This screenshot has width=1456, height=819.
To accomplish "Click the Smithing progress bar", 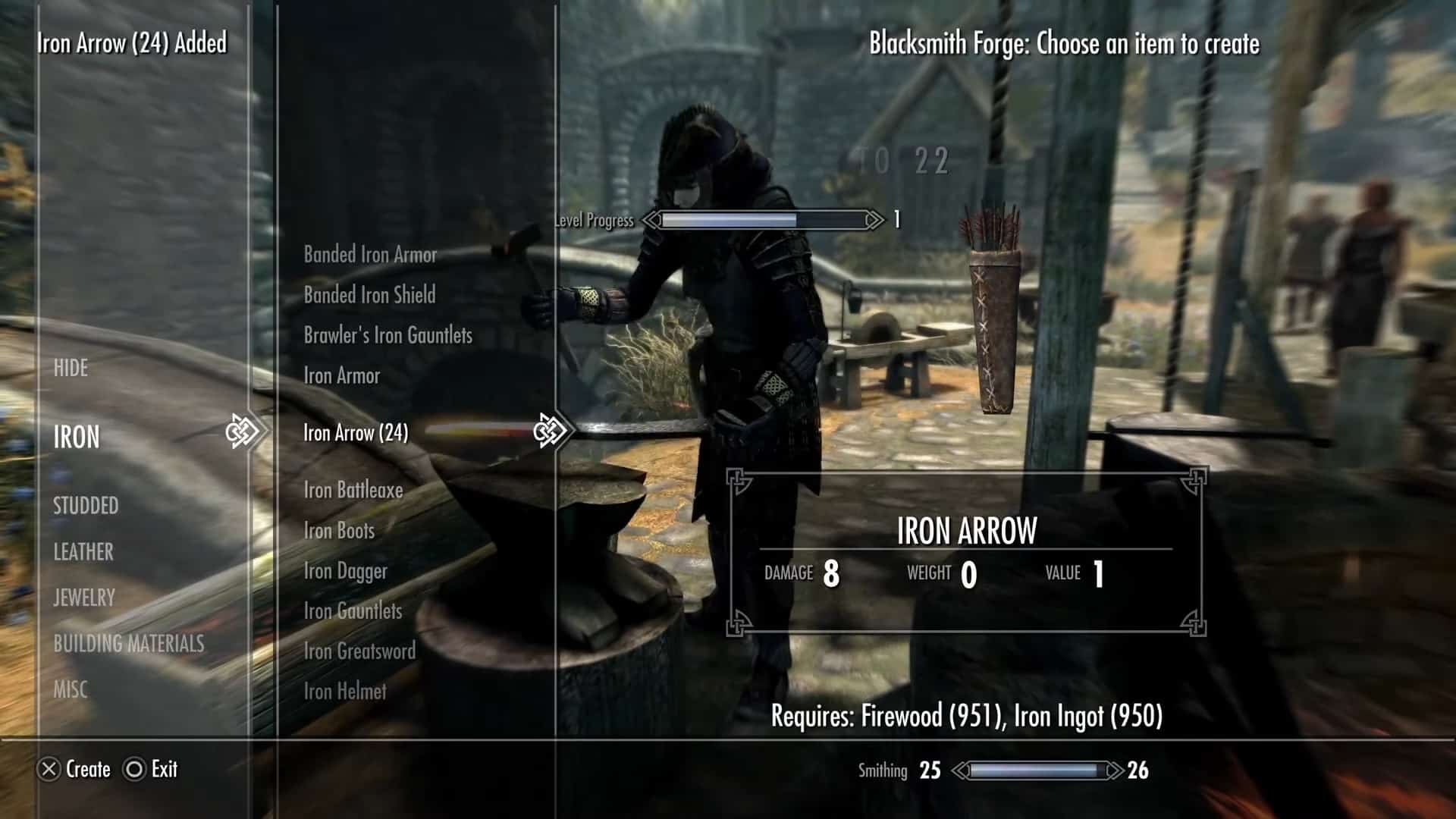I will pos(1039,770).
